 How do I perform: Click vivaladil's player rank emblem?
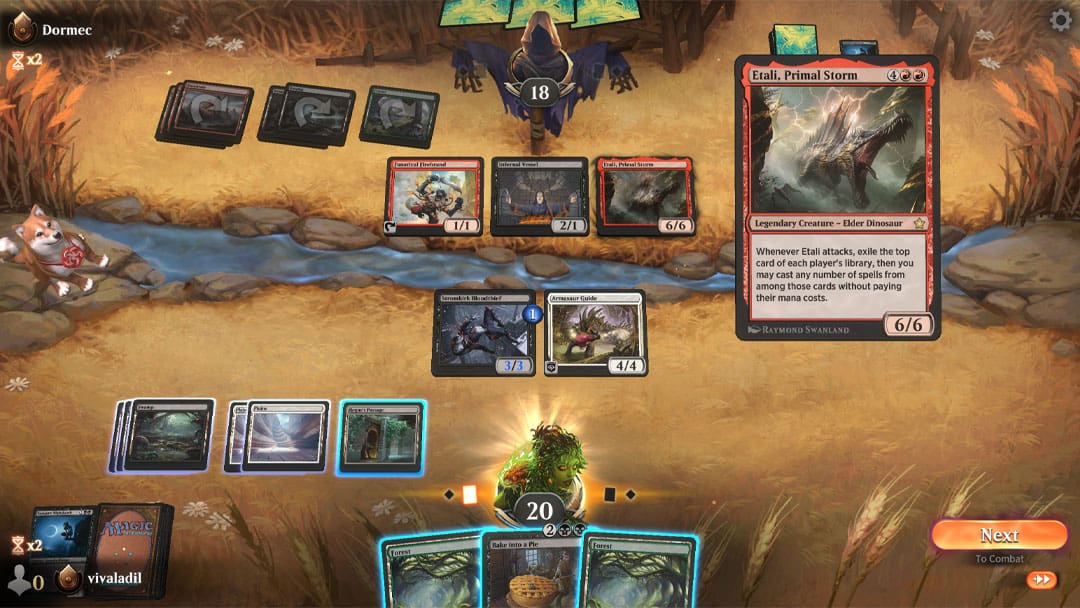coord(68,579)
